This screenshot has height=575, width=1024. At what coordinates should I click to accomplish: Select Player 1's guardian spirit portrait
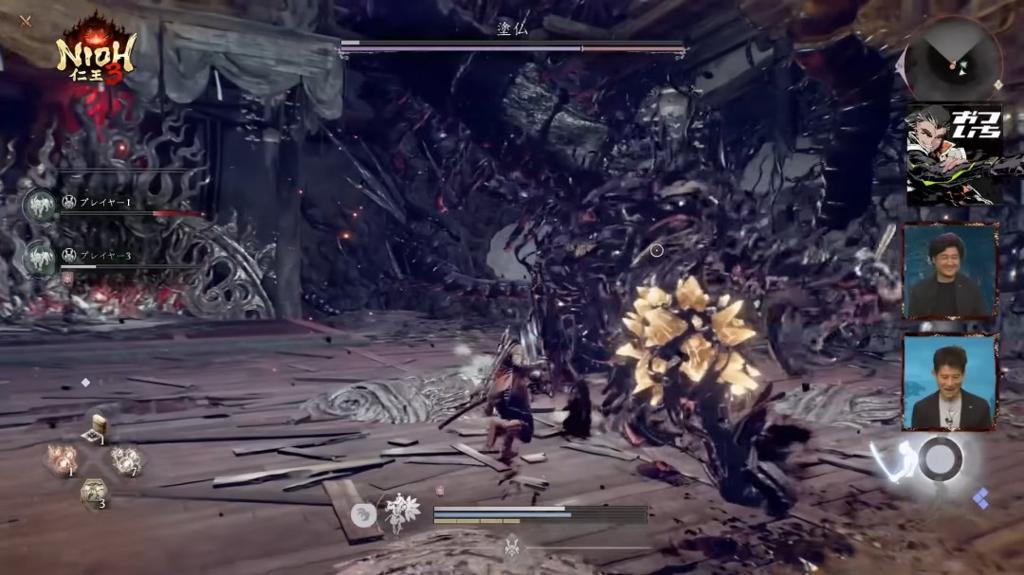[40, 206]
